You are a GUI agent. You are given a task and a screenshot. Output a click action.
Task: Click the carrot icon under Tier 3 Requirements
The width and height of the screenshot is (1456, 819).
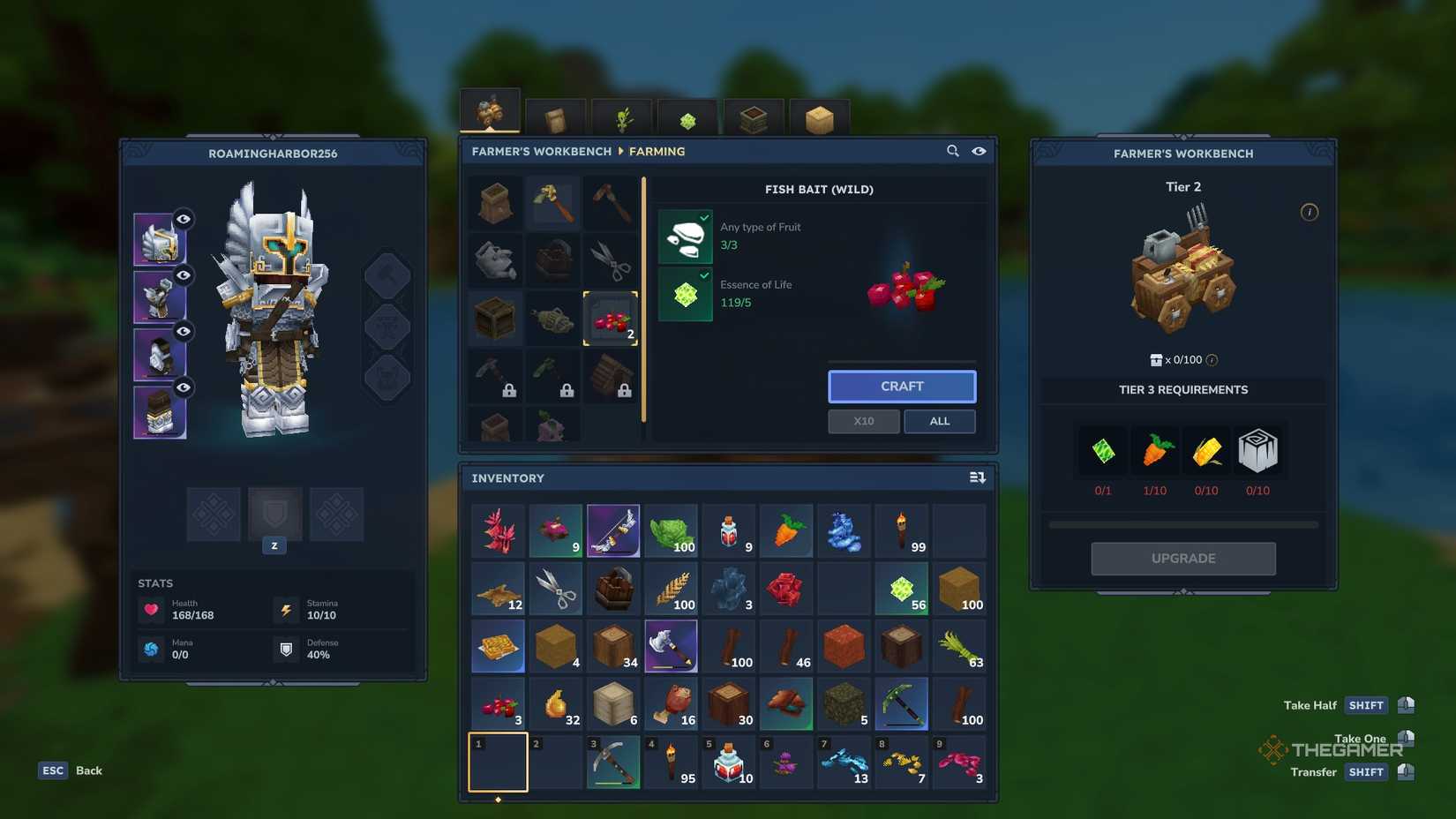tap(1156, 450)
